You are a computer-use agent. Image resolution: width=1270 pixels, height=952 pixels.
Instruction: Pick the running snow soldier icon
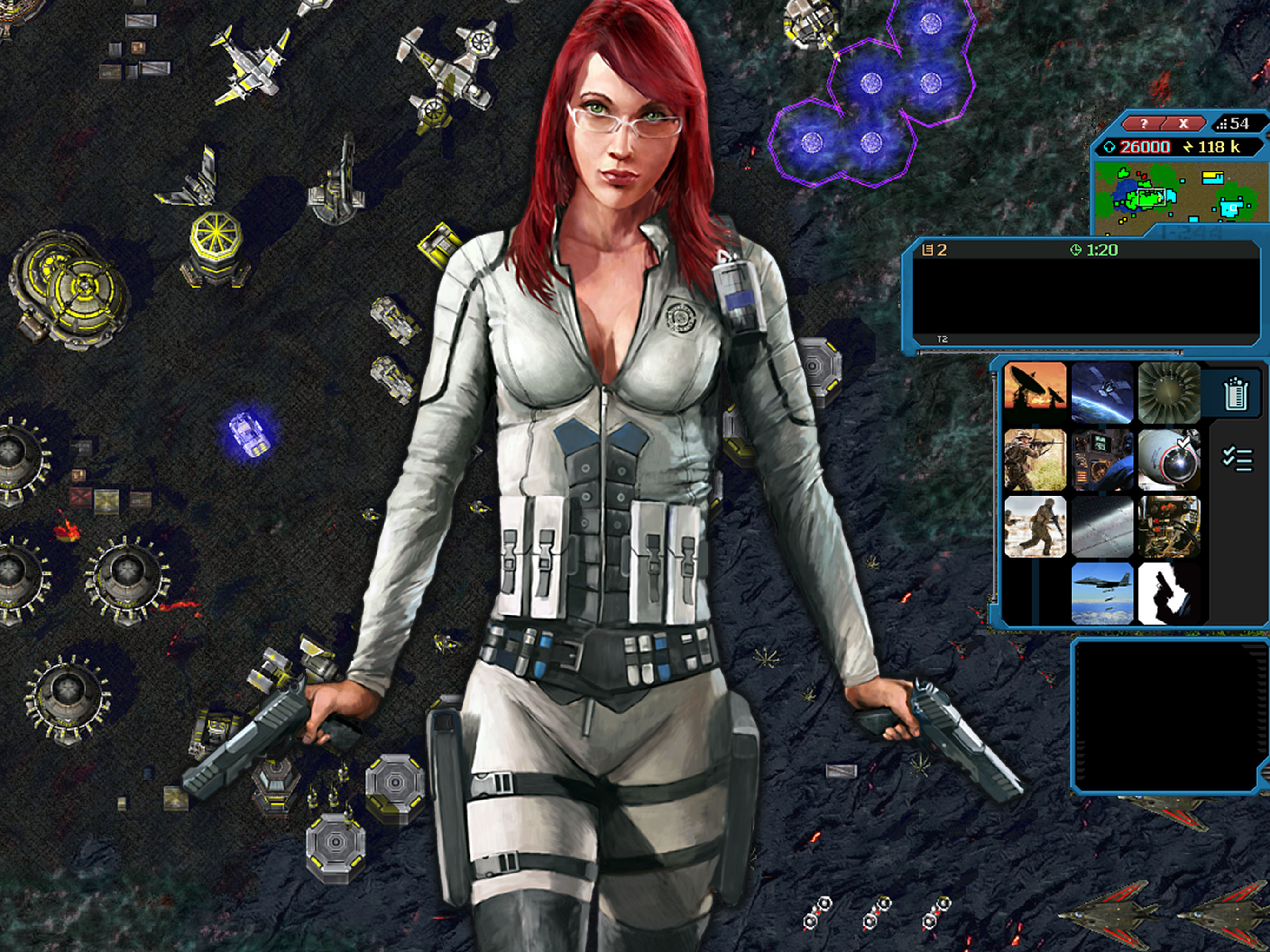click(1035, 527)
